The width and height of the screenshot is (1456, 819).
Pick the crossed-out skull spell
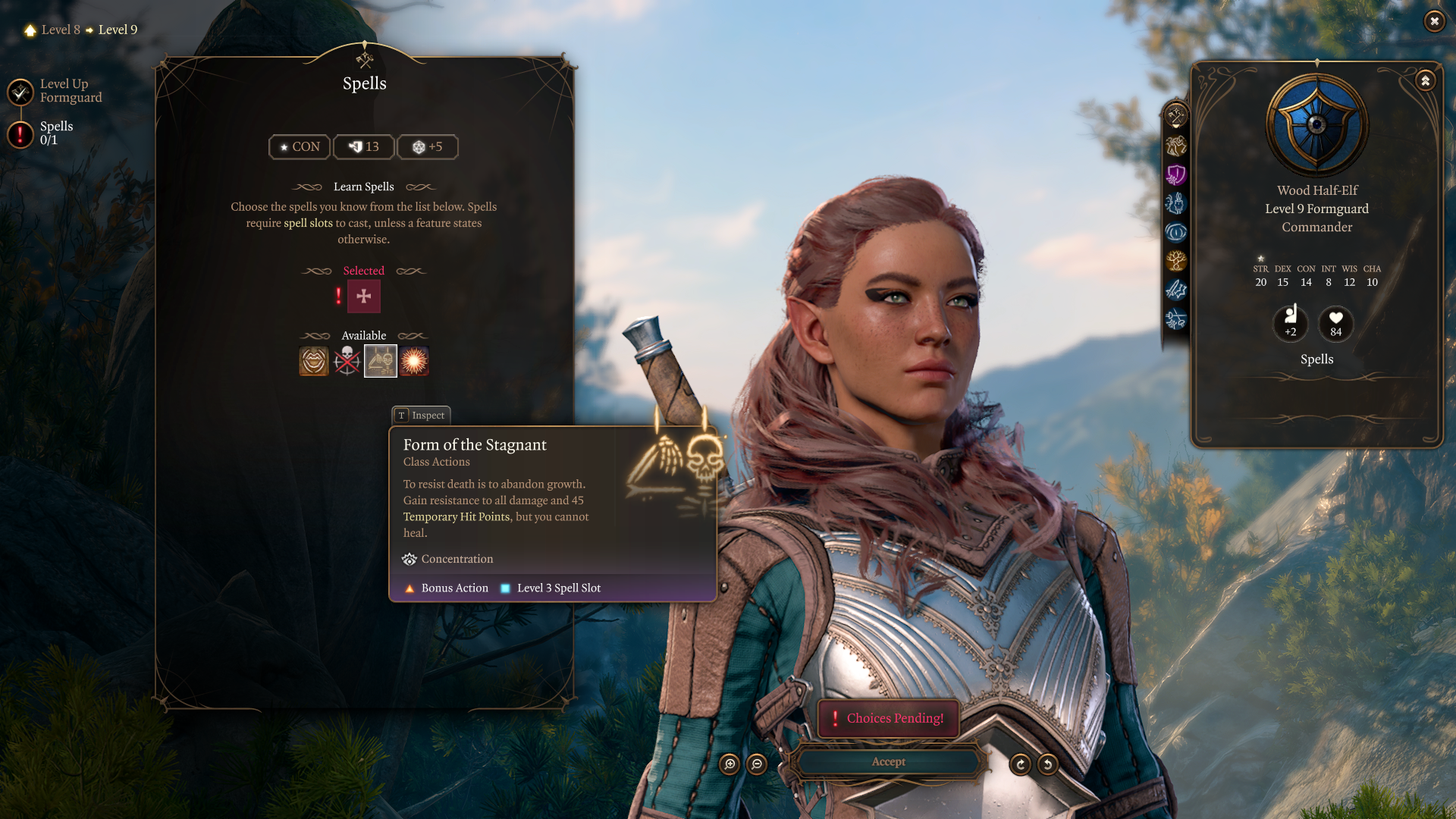[x=347, y=361]
